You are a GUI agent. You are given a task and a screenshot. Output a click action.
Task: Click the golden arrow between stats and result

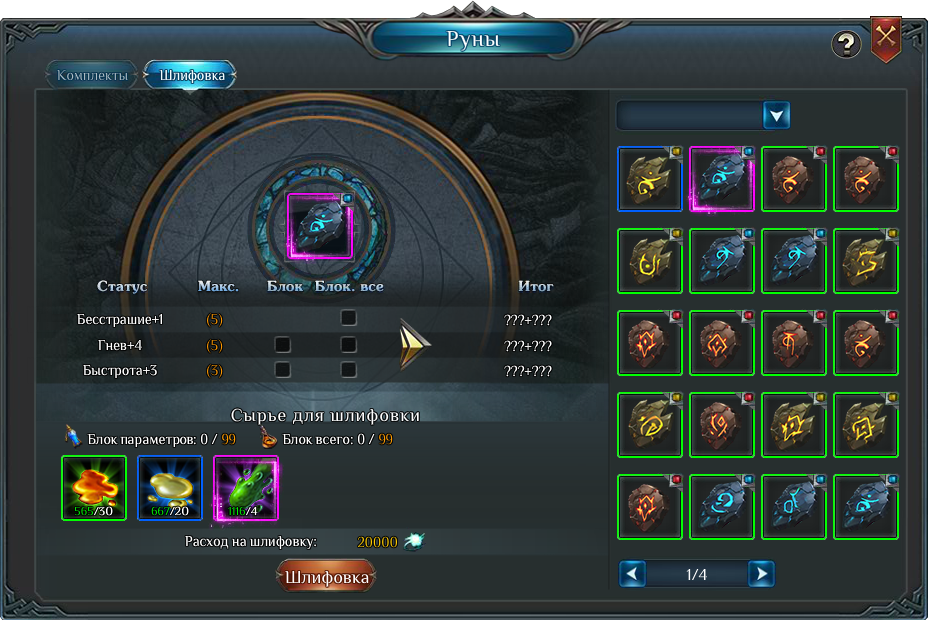click(x=414, y=344)
